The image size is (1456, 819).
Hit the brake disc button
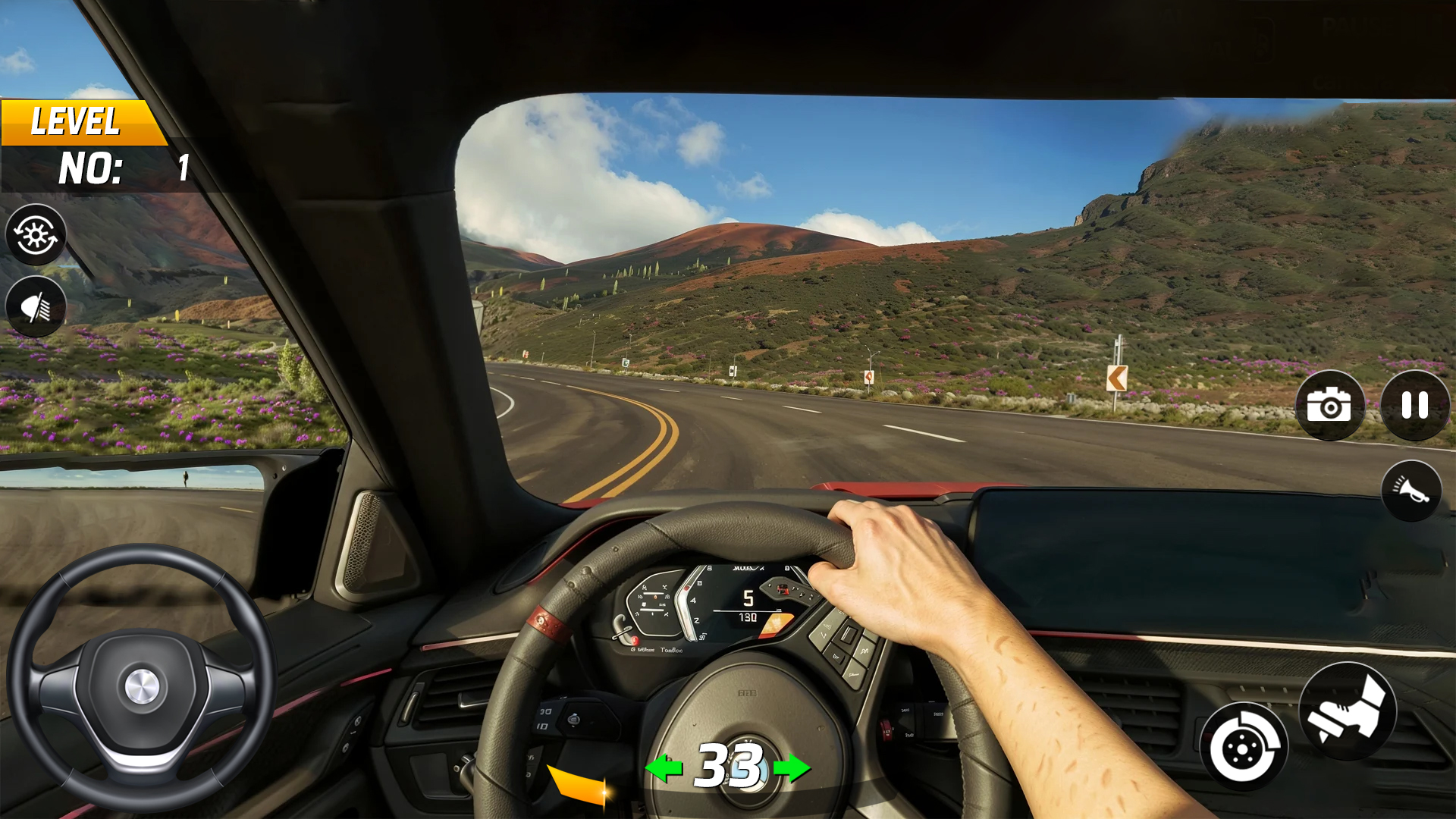1244,747
